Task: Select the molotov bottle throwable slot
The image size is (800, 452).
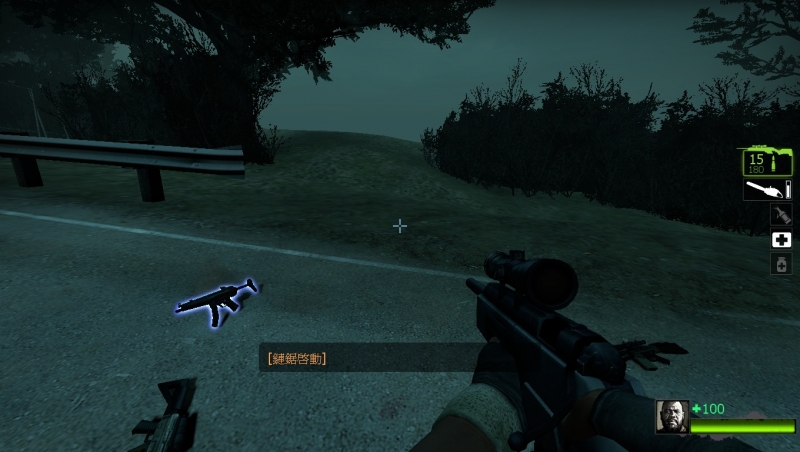Action: tap(781, 214)
